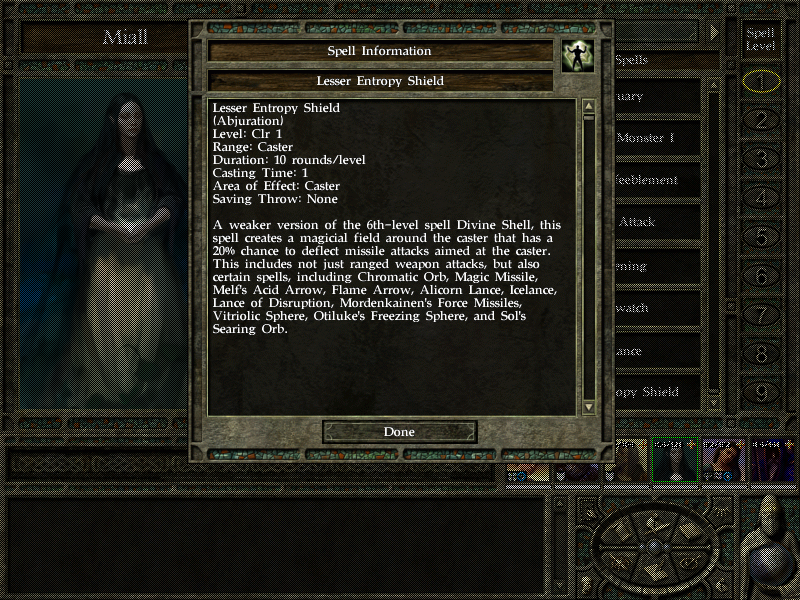Choose spell level 3
800x600 pixels.
(762, 159)
